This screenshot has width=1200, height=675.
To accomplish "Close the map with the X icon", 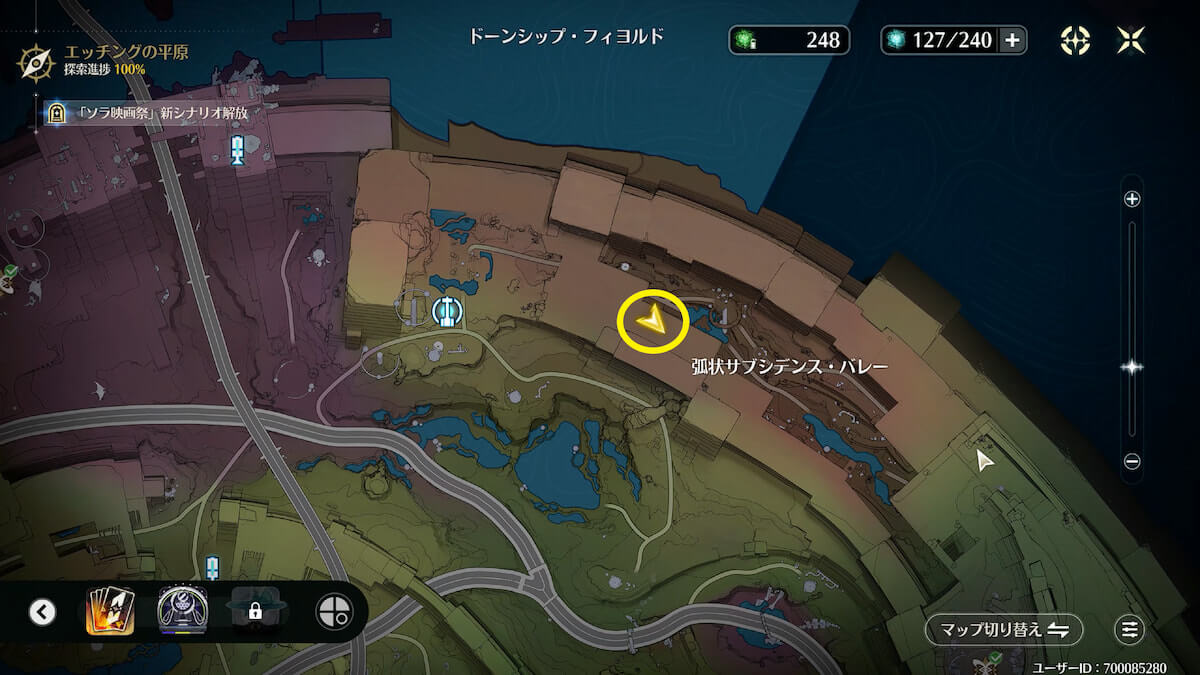I will [1131, 40].
